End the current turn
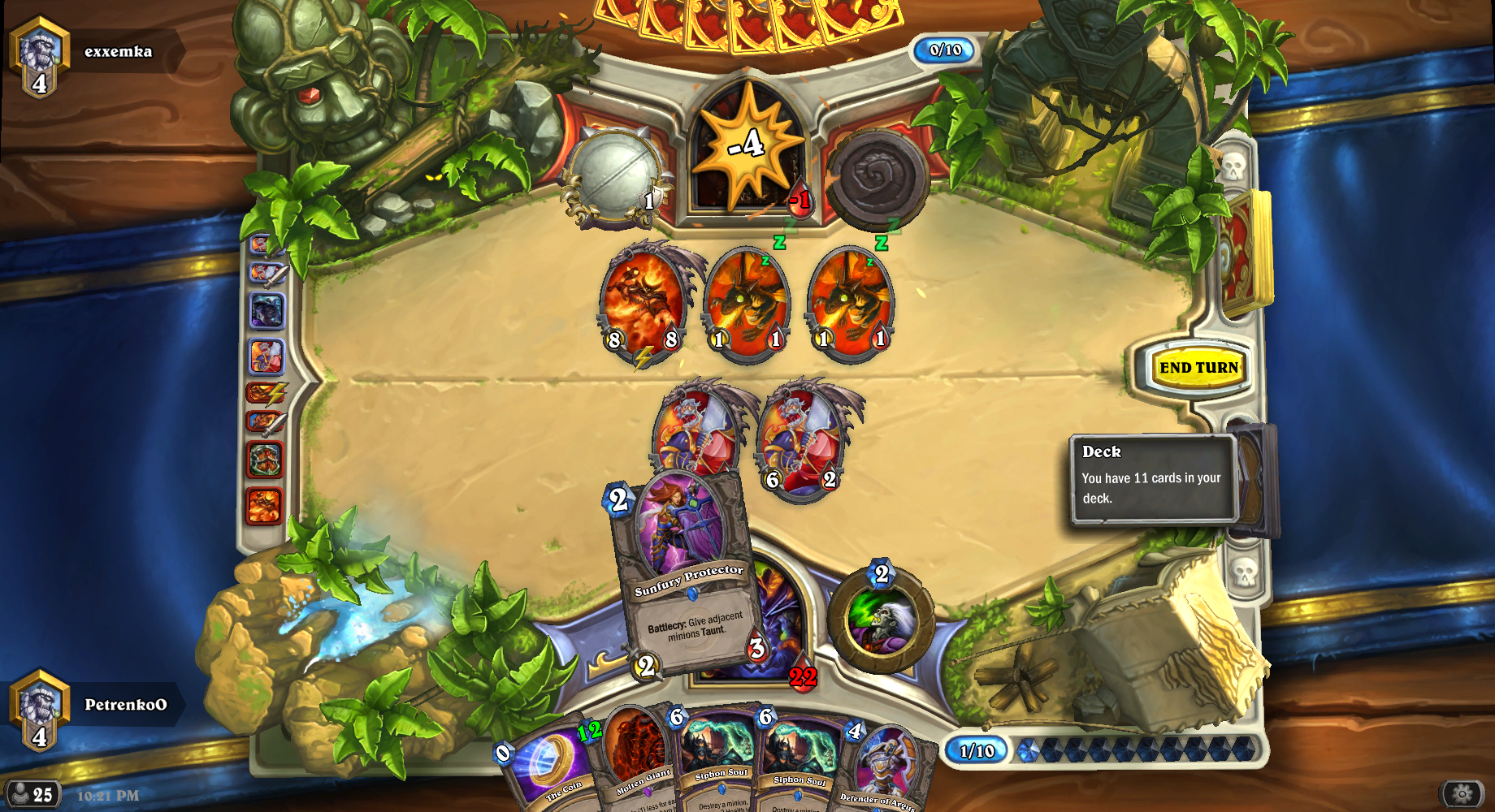The image size is (1495, 812). click(x=1198, y=368)
